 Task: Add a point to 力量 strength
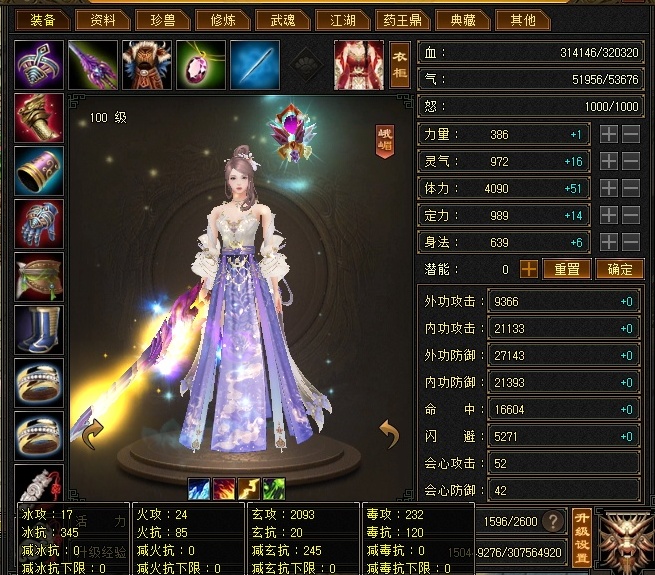pos(609,134)
